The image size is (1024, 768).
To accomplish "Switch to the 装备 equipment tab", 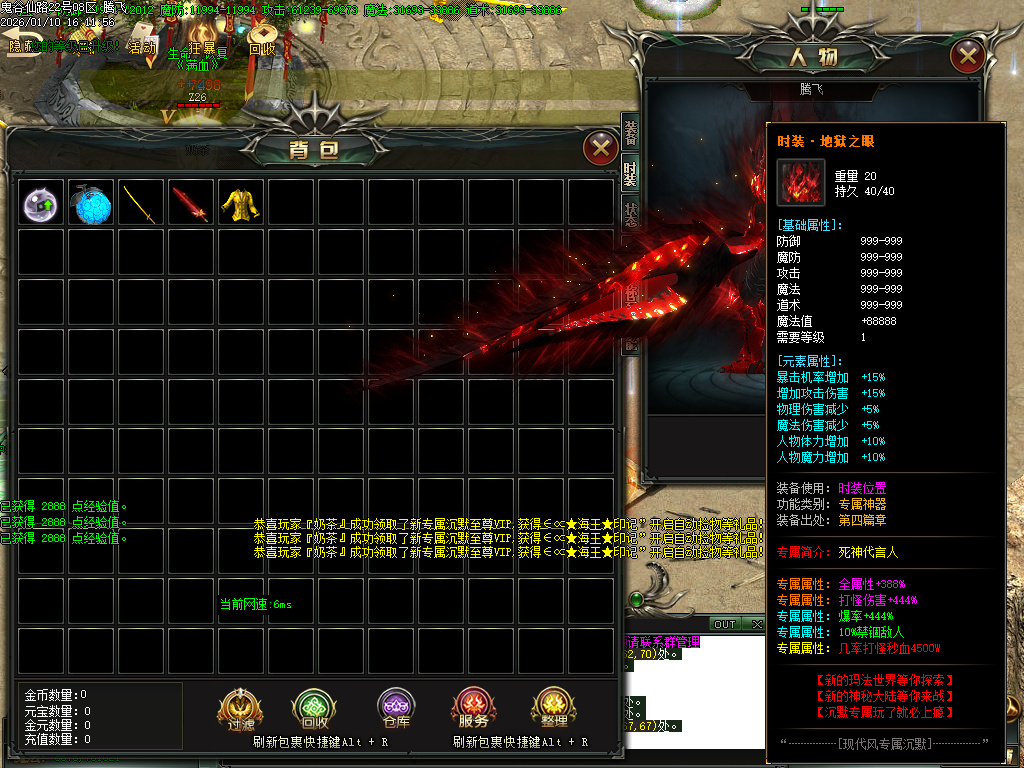I will click(630, 130).
